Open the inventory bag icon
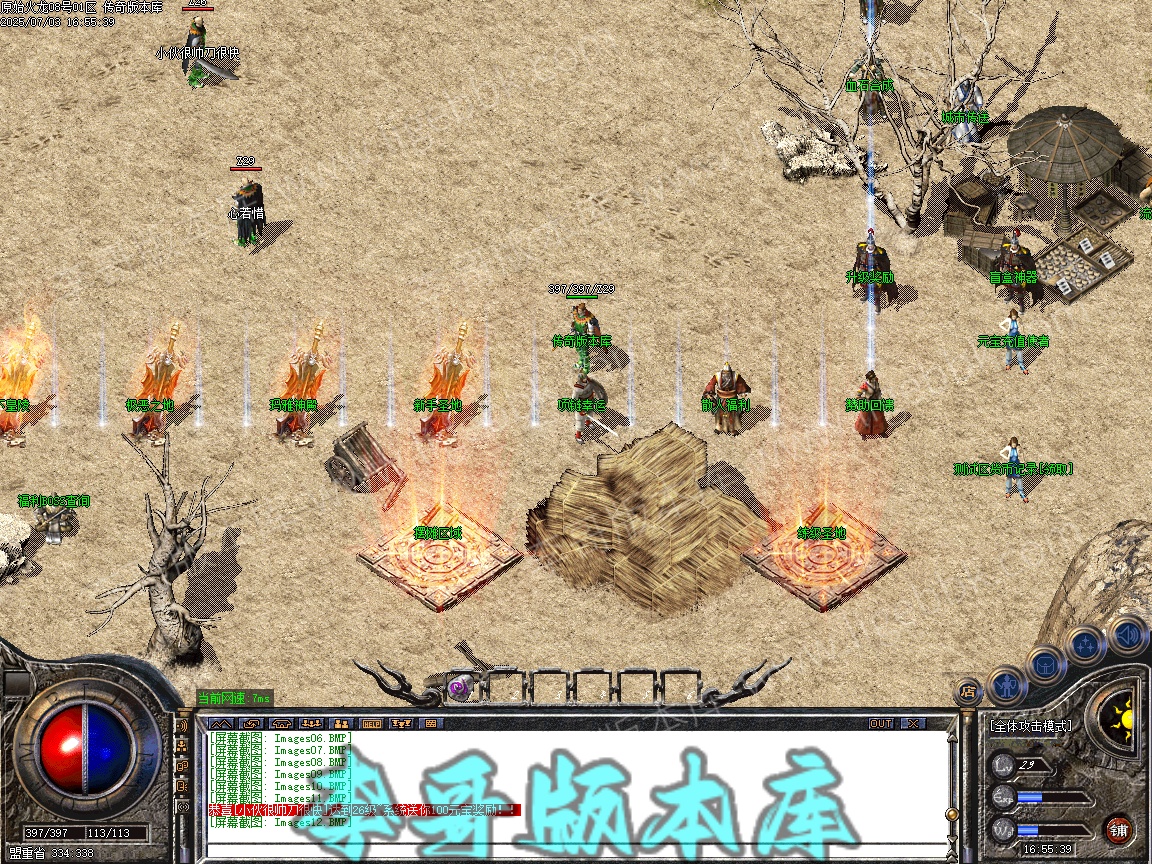 1045,664
